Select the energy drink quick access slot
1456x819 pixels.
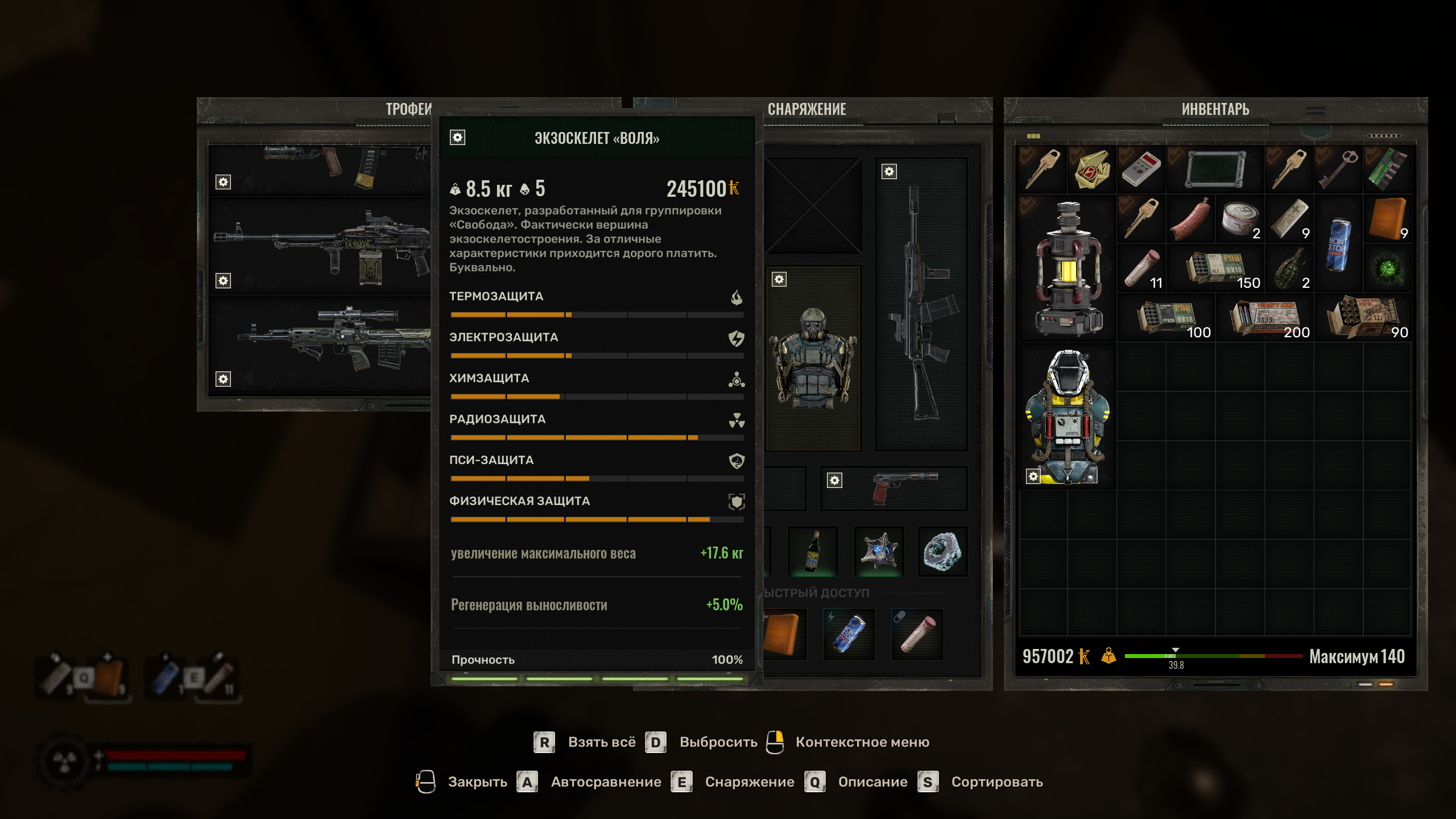[x=849, y=634]
